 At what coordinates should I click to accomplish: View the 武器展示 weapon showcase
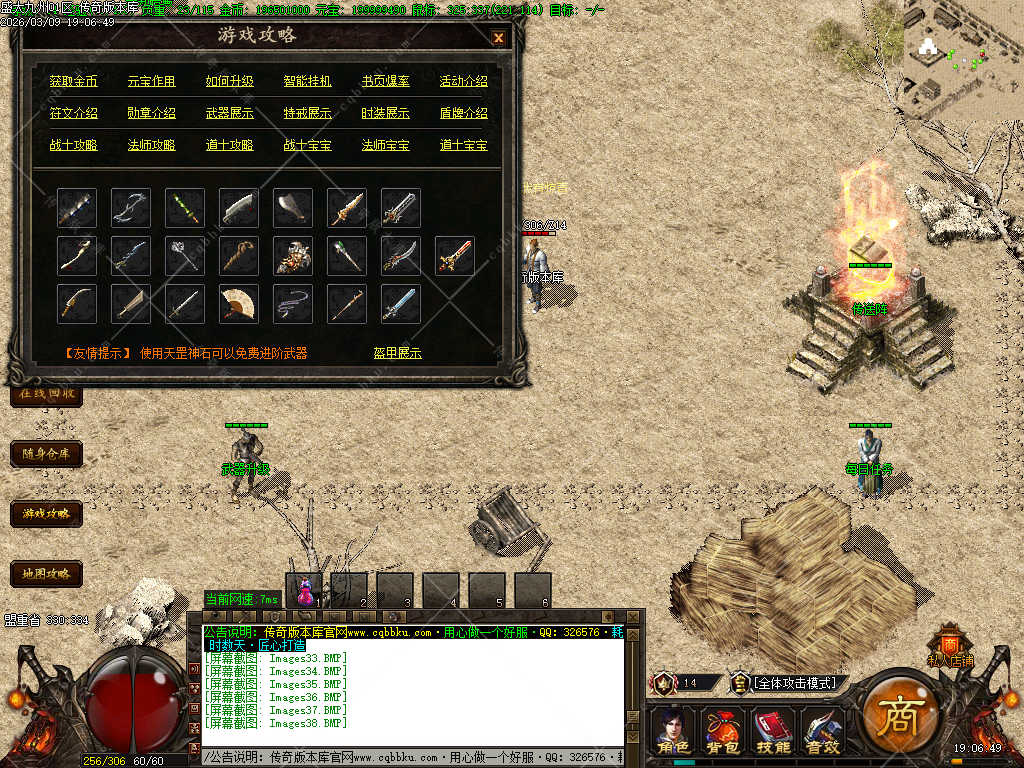pos(230,113)
